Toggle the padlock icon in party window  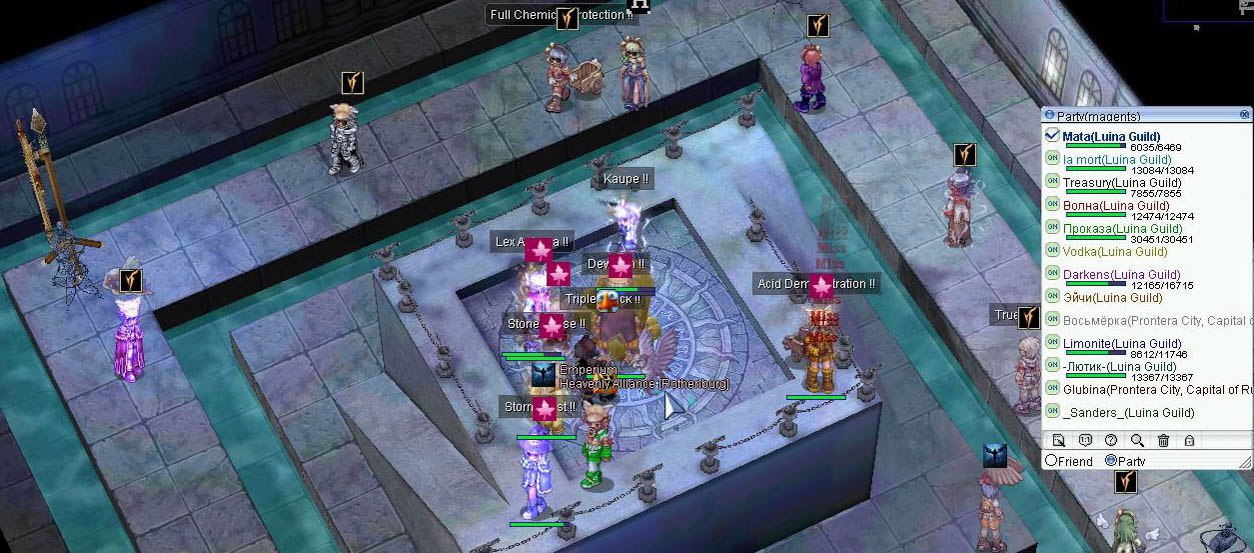(x=1189, y=440)
